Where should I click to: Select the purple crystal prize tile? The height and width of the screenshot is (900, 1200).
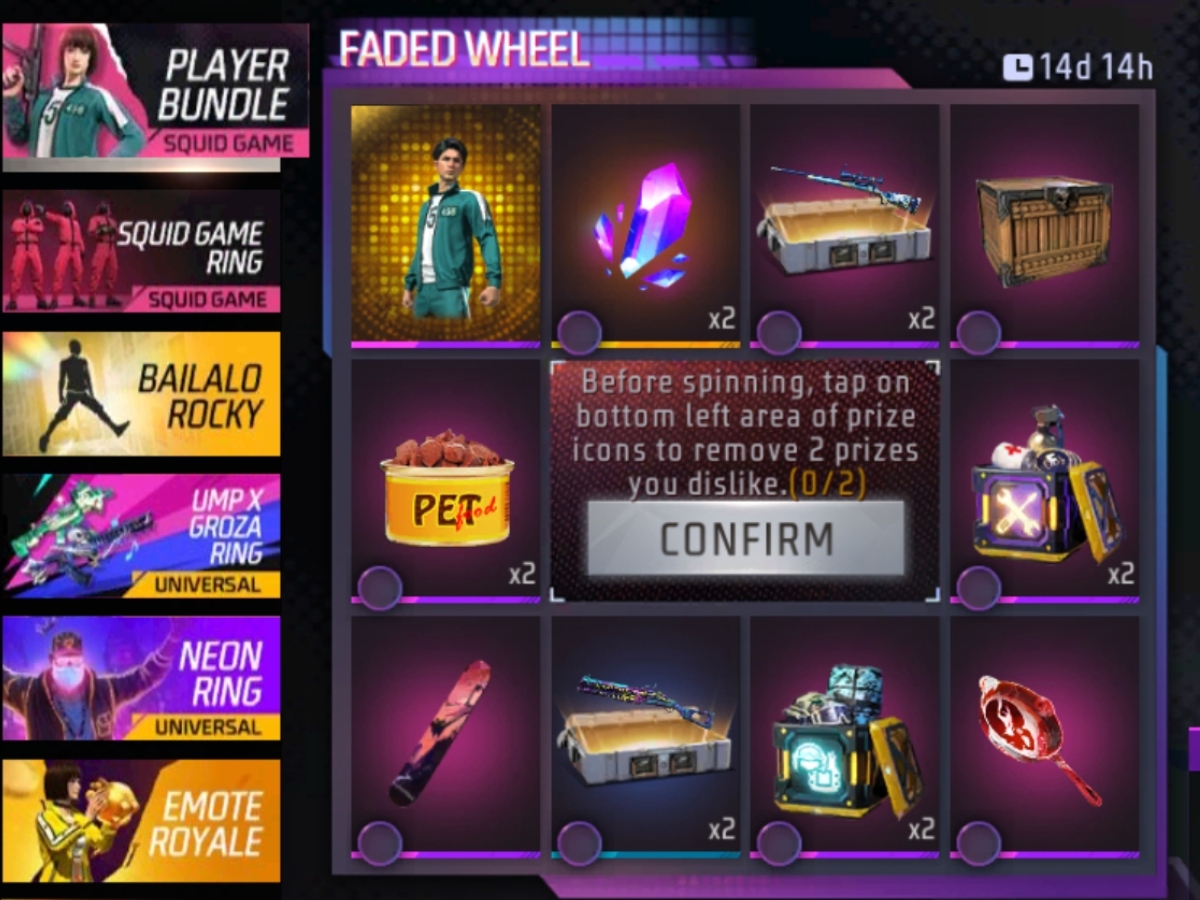point(645,225)
